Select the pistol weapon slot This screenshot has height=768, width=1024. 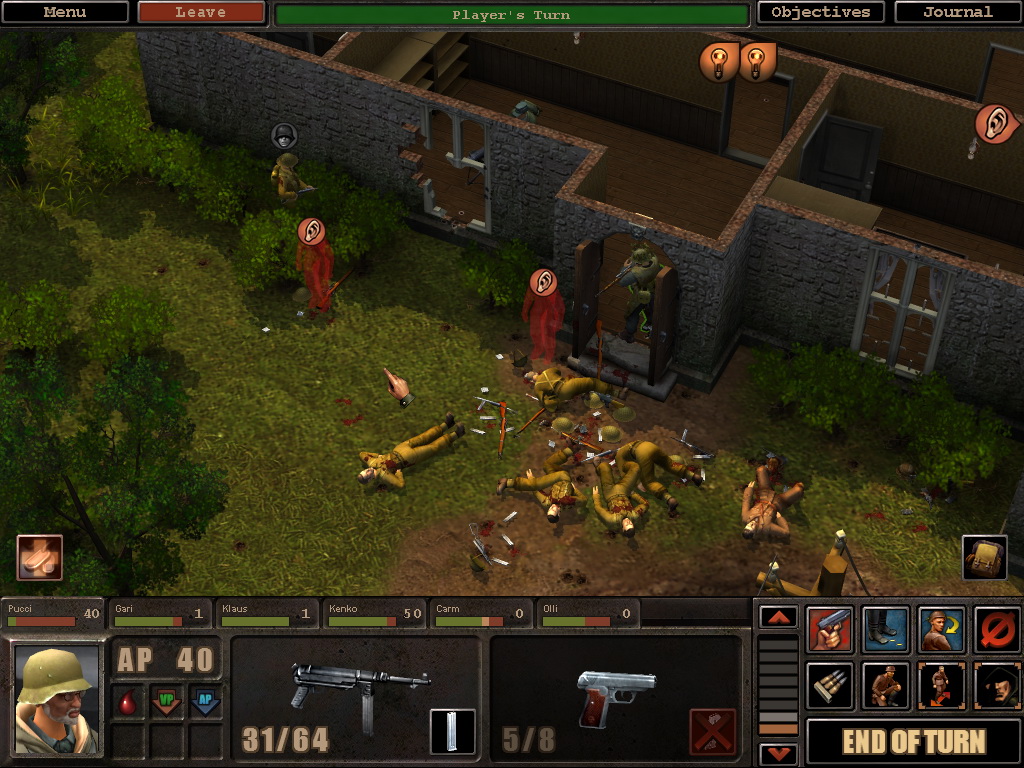click(x=615, y=692)
